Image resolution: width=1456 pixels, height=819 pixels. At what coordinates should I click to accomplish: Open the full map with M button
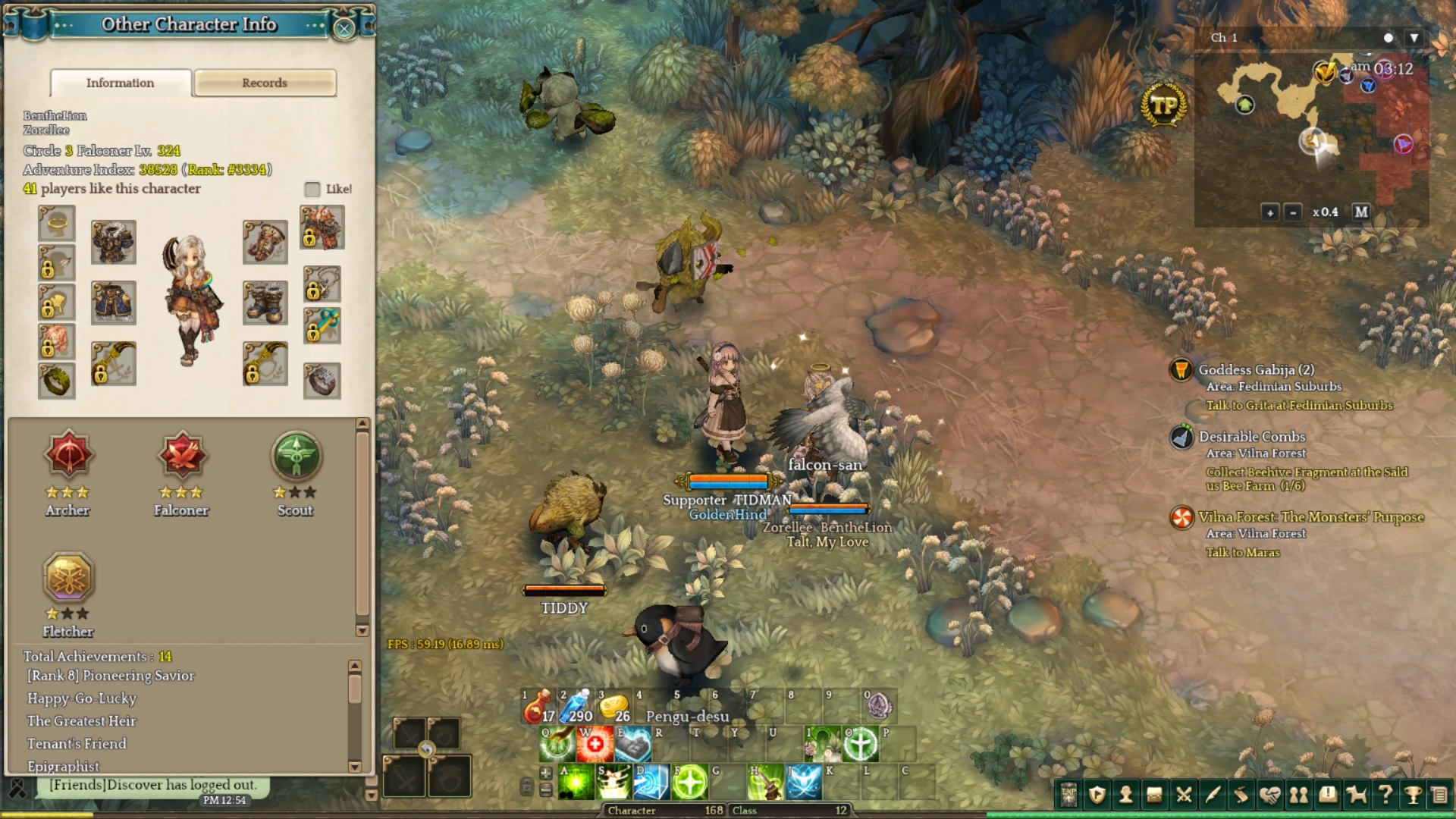(x=1361, y=212)
